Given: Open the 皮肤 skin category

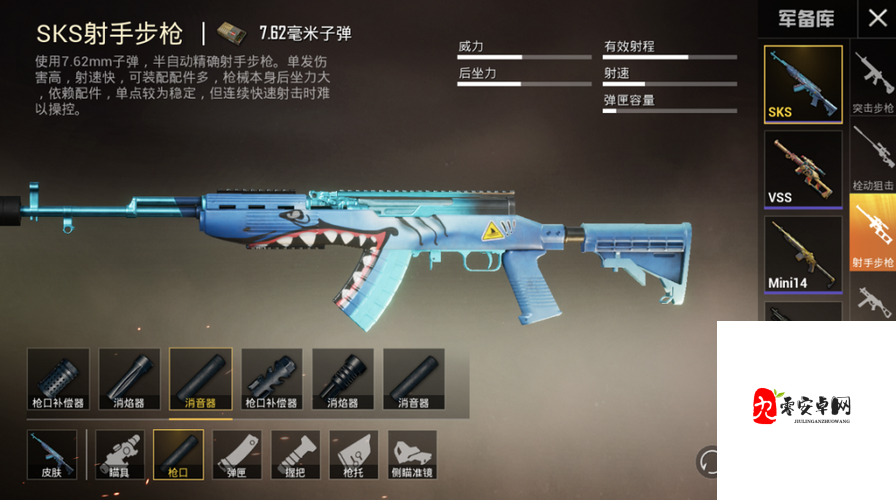Looking at the screenshot, I should coord(52,455).
